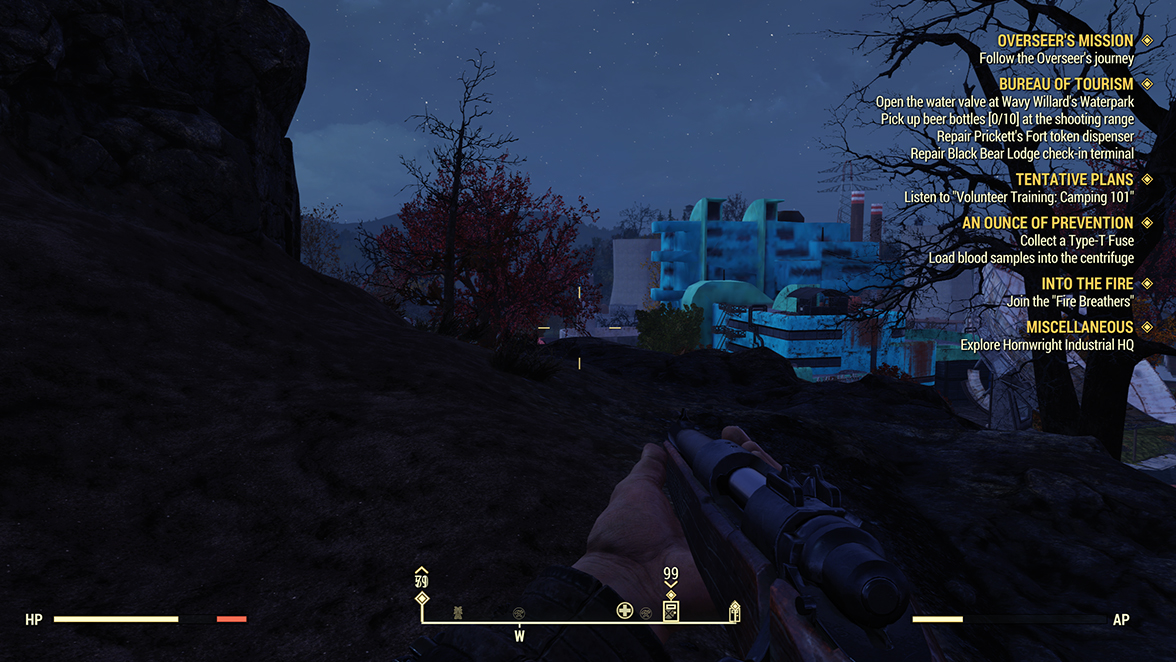Open the Miscellaneous quest category
The image size is (1176, 662).
[x=1079, y=327]
